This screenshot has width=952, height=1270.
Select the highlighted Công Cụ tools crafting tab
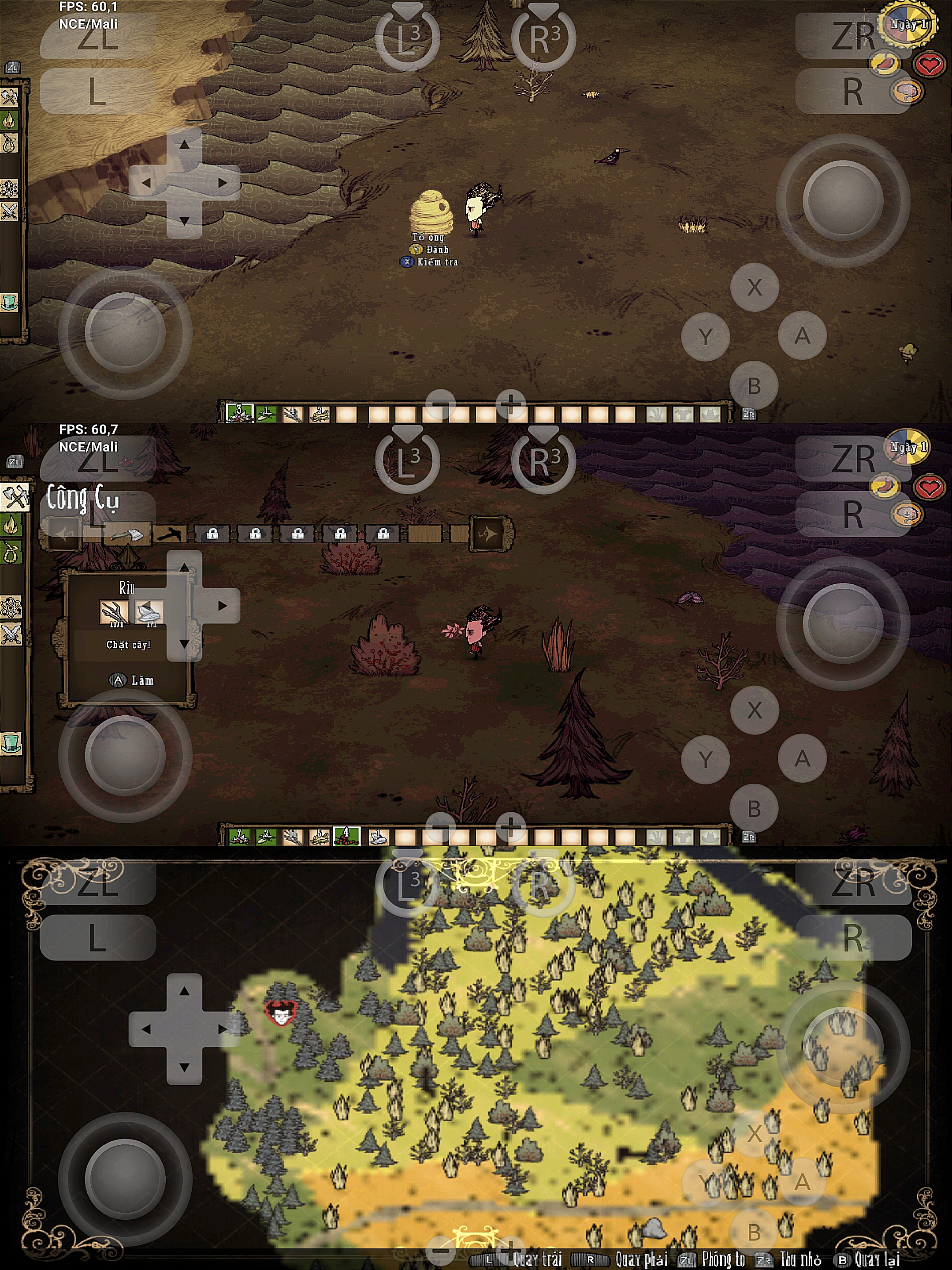coord(13,497)
